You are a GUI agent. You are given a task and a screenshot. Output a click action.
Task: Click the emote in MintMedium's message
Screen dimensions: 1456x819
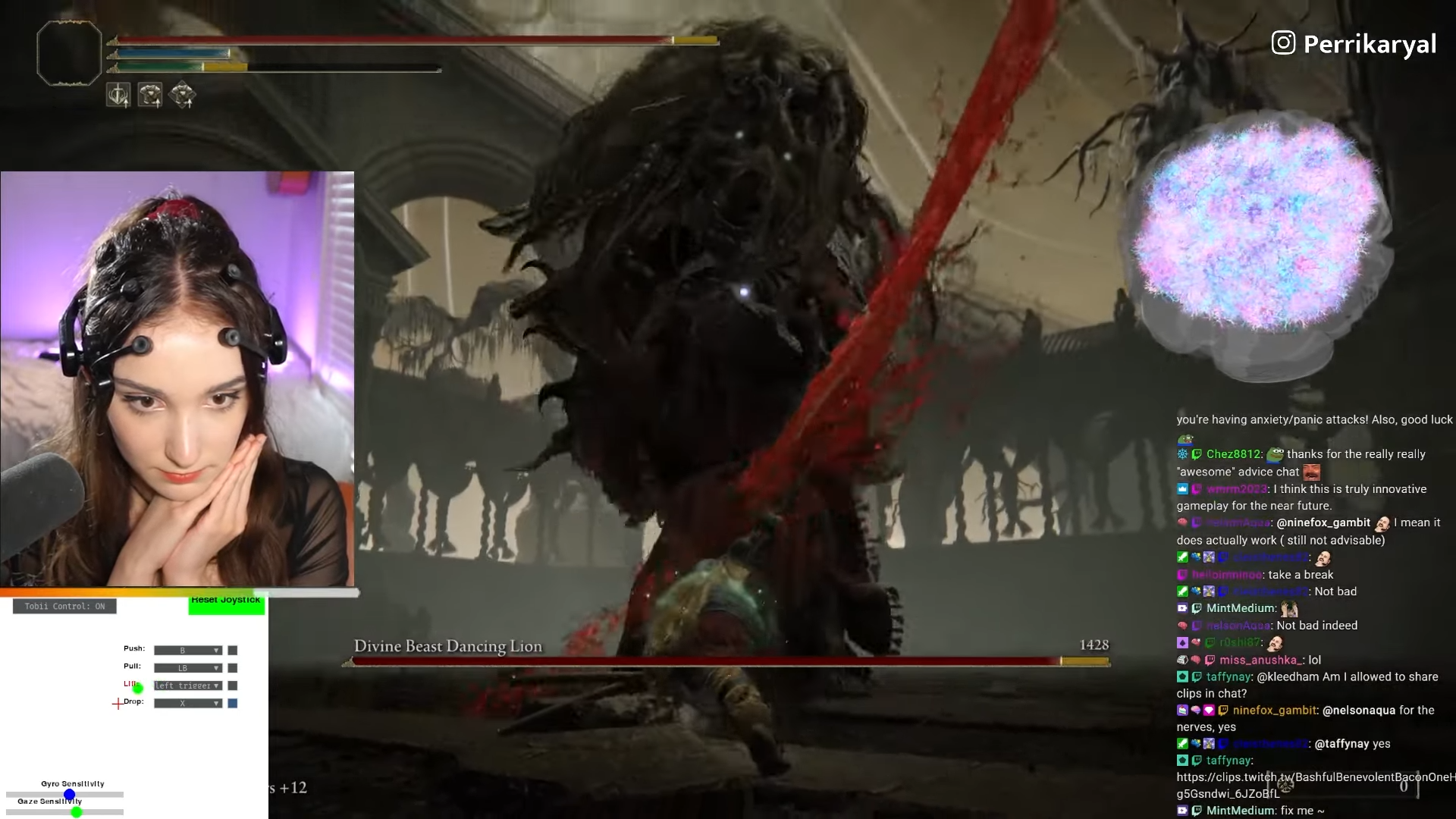click(1291, 608)
